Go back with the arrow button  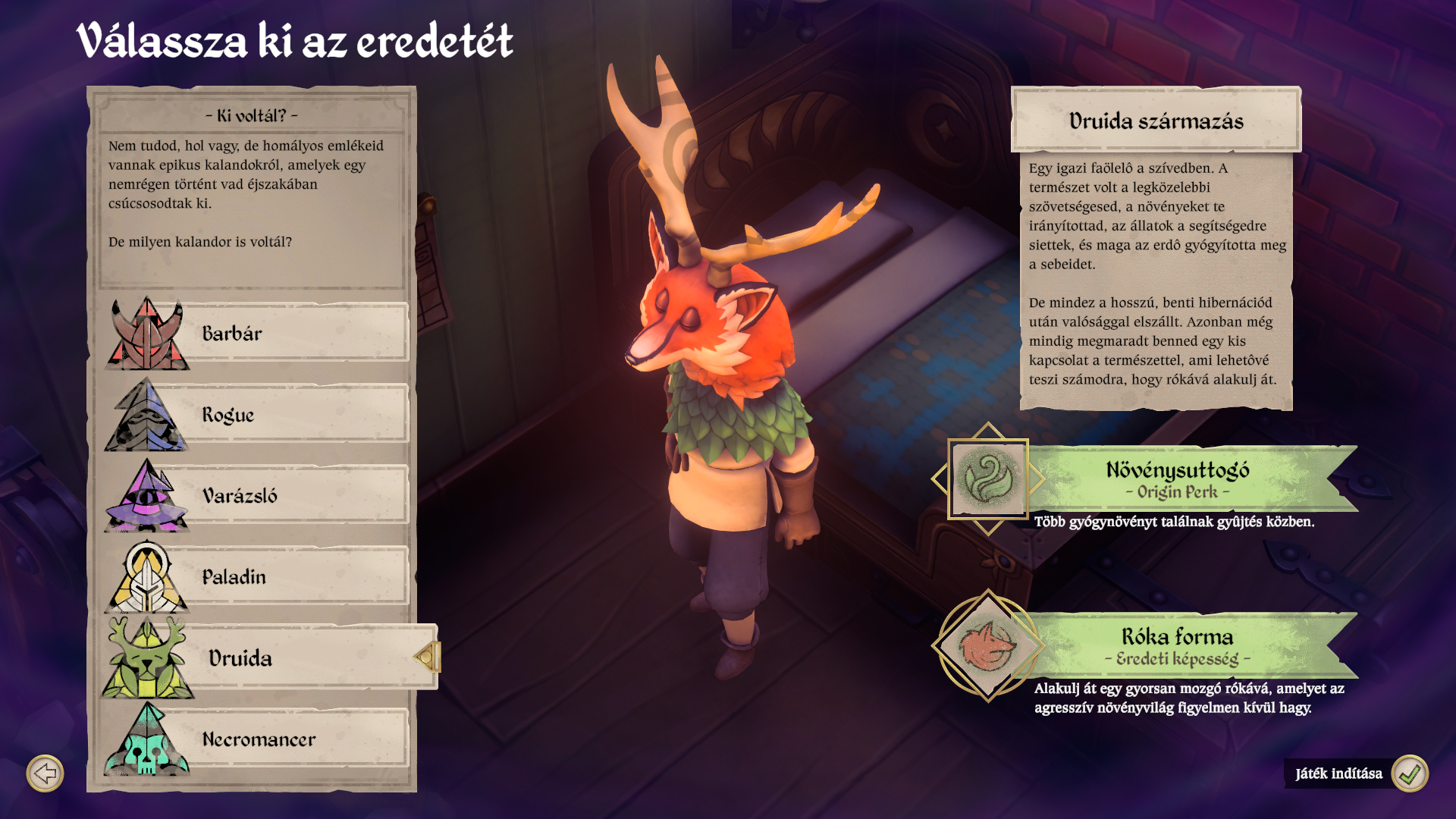45,773
